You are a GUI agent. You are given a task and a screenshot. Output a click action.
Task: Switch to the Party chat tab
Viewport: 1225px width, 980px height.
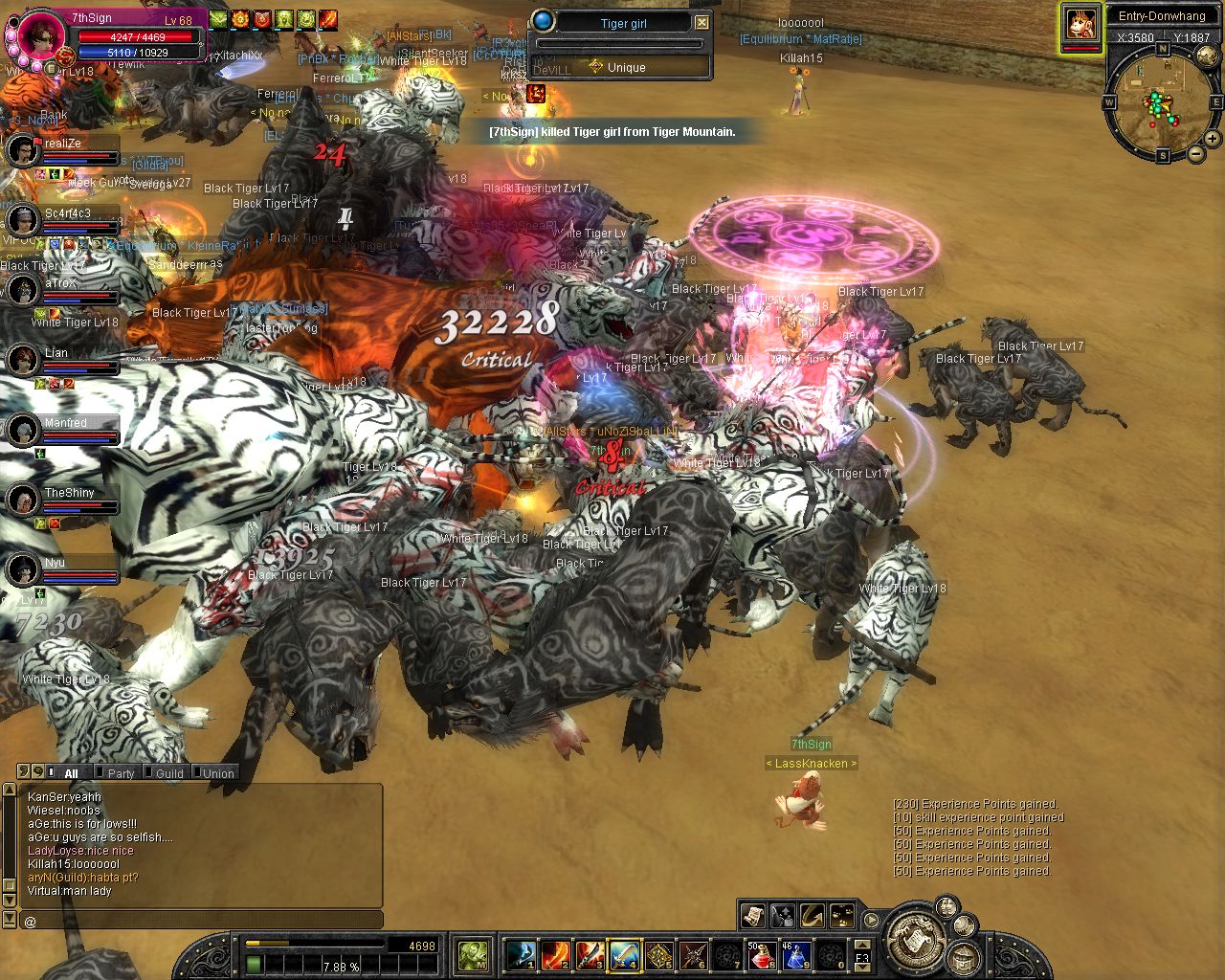[121, 773]
